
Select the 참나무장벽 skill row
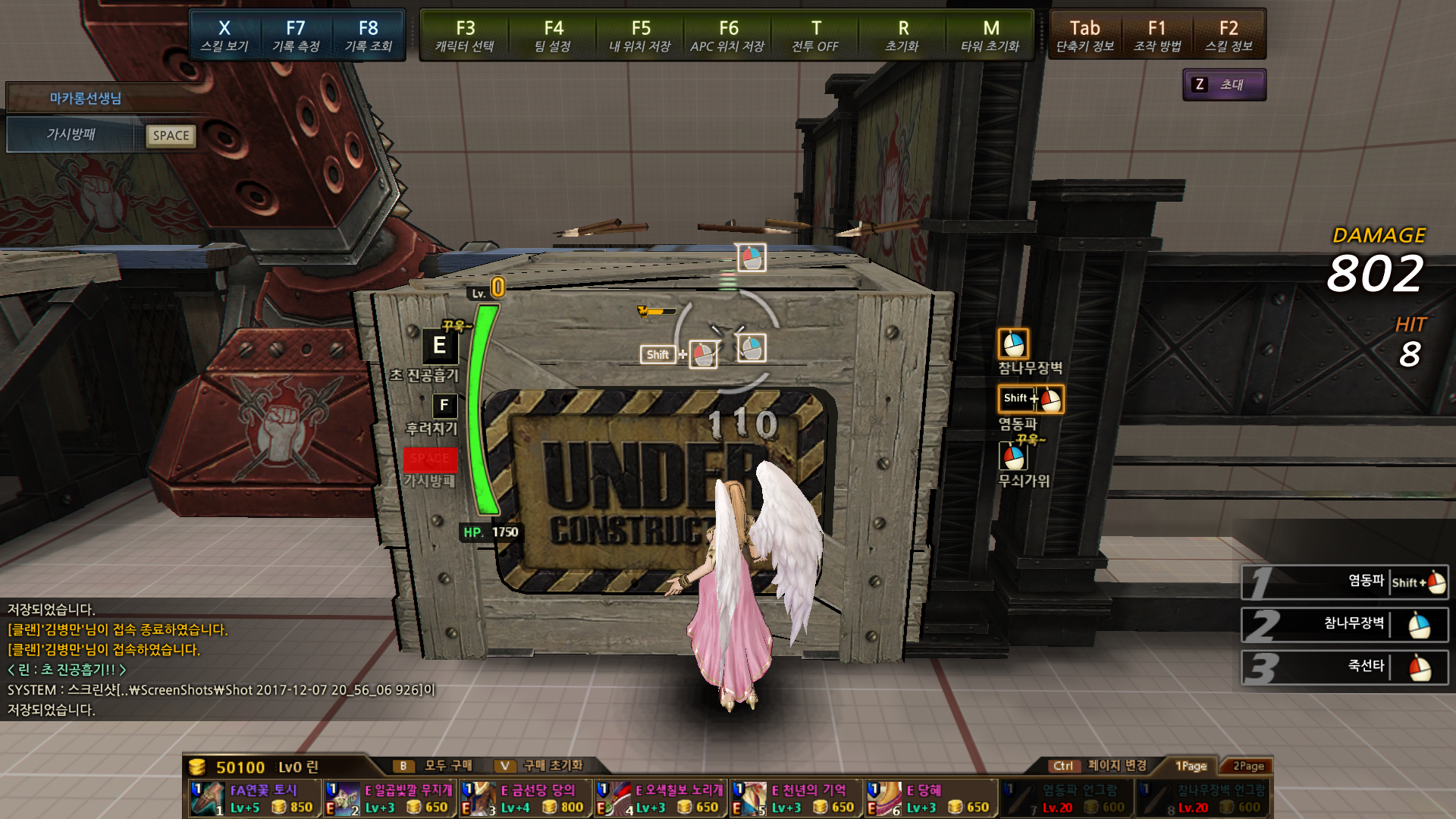1345,624
